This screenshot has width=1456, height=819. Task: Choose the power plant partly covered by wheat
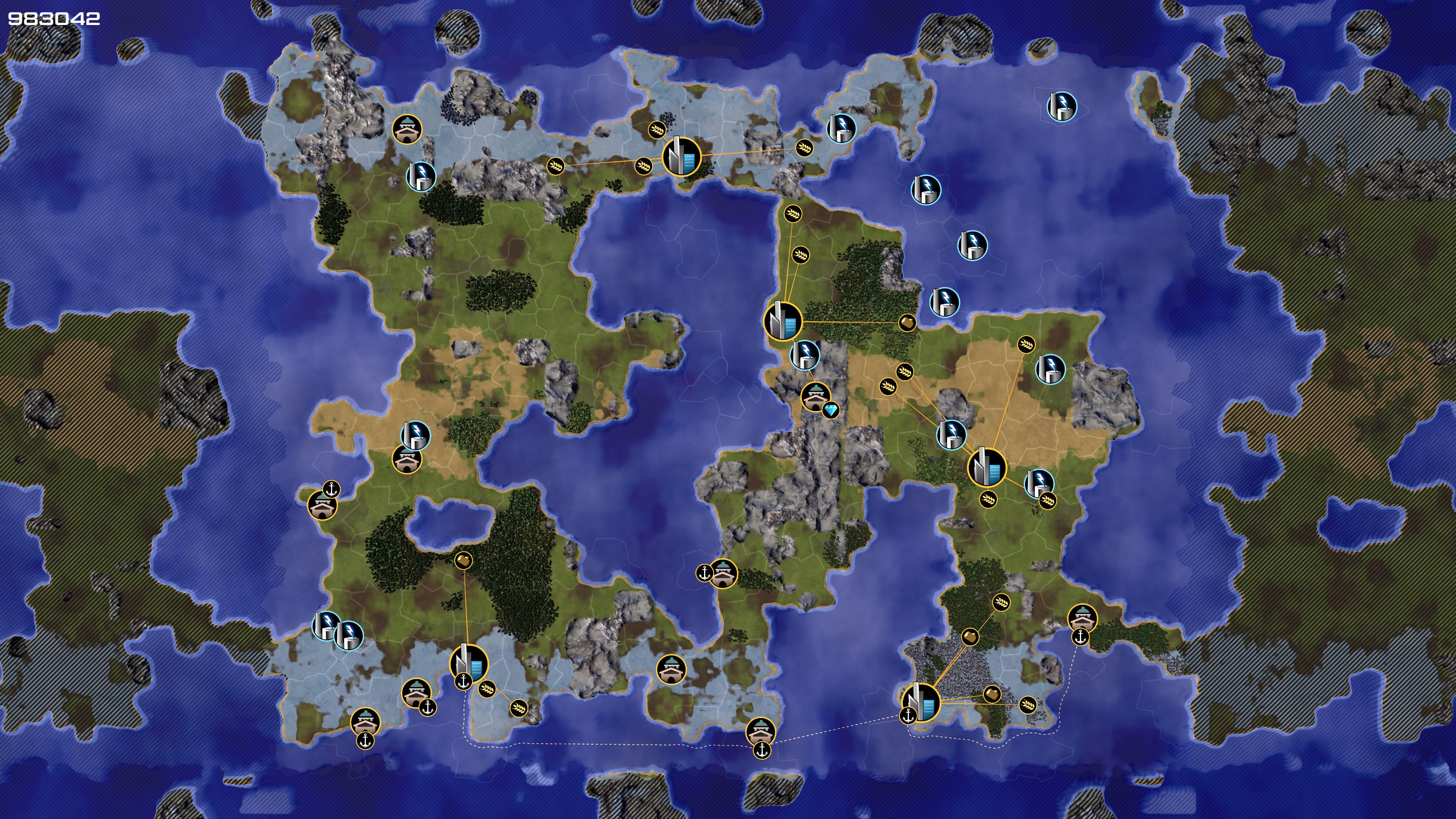(x=1038, y=483)
